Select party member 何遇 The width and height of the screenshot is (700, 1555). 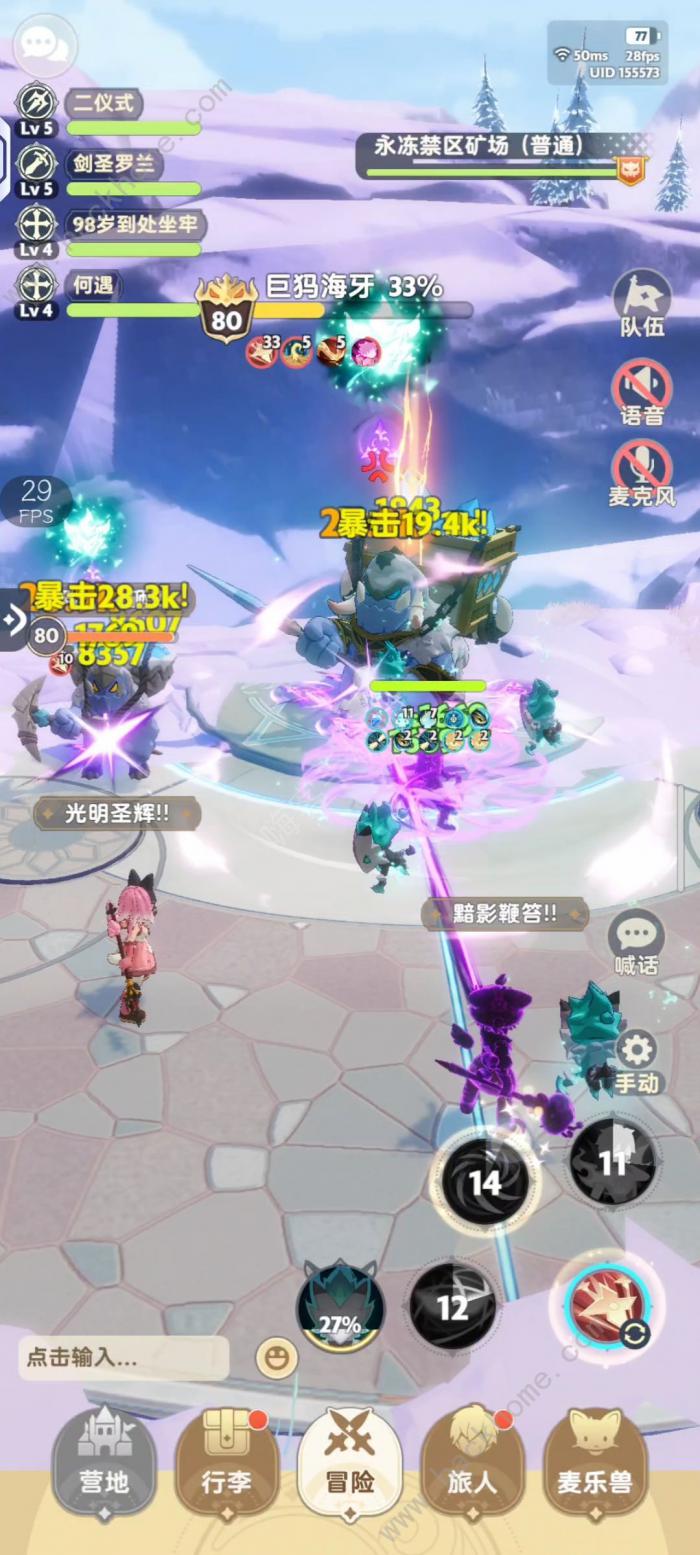tap(94, 286)
